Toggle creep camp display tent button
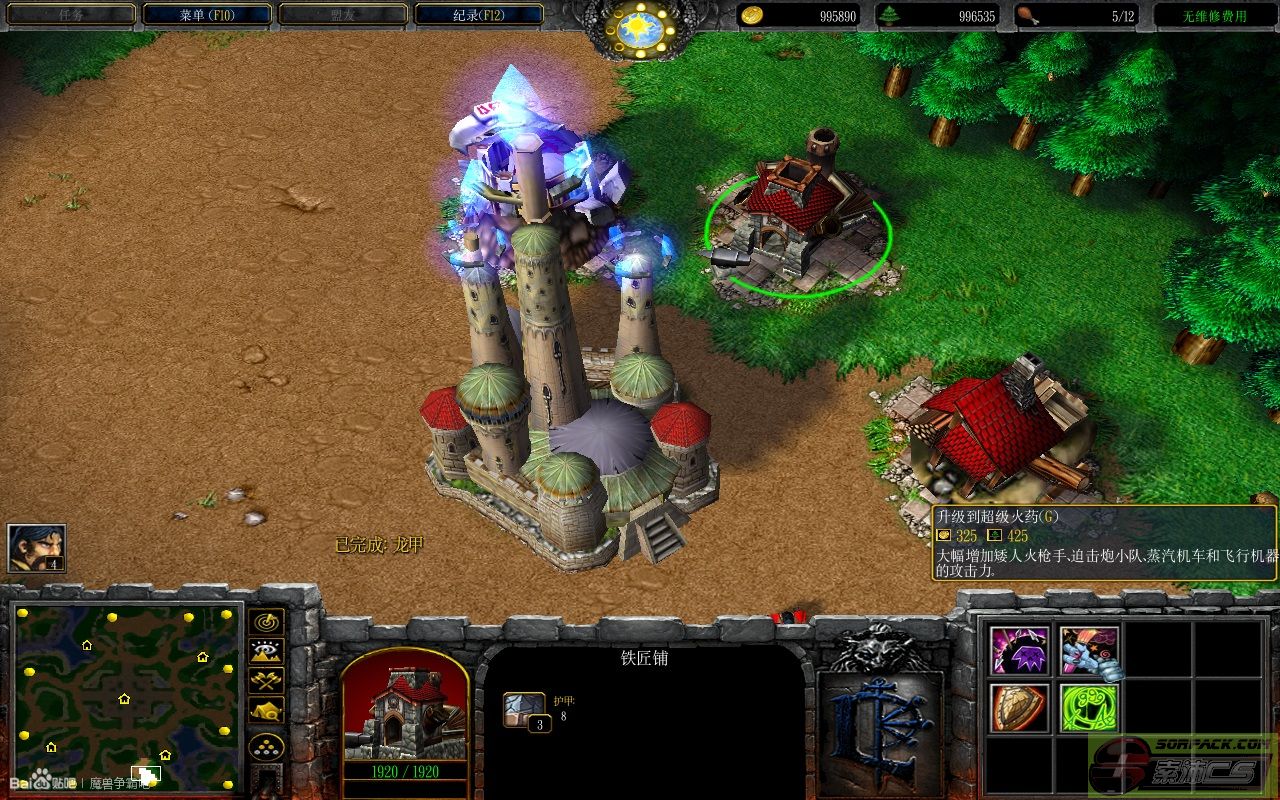The image size is (1280, 800). (266, 710)
